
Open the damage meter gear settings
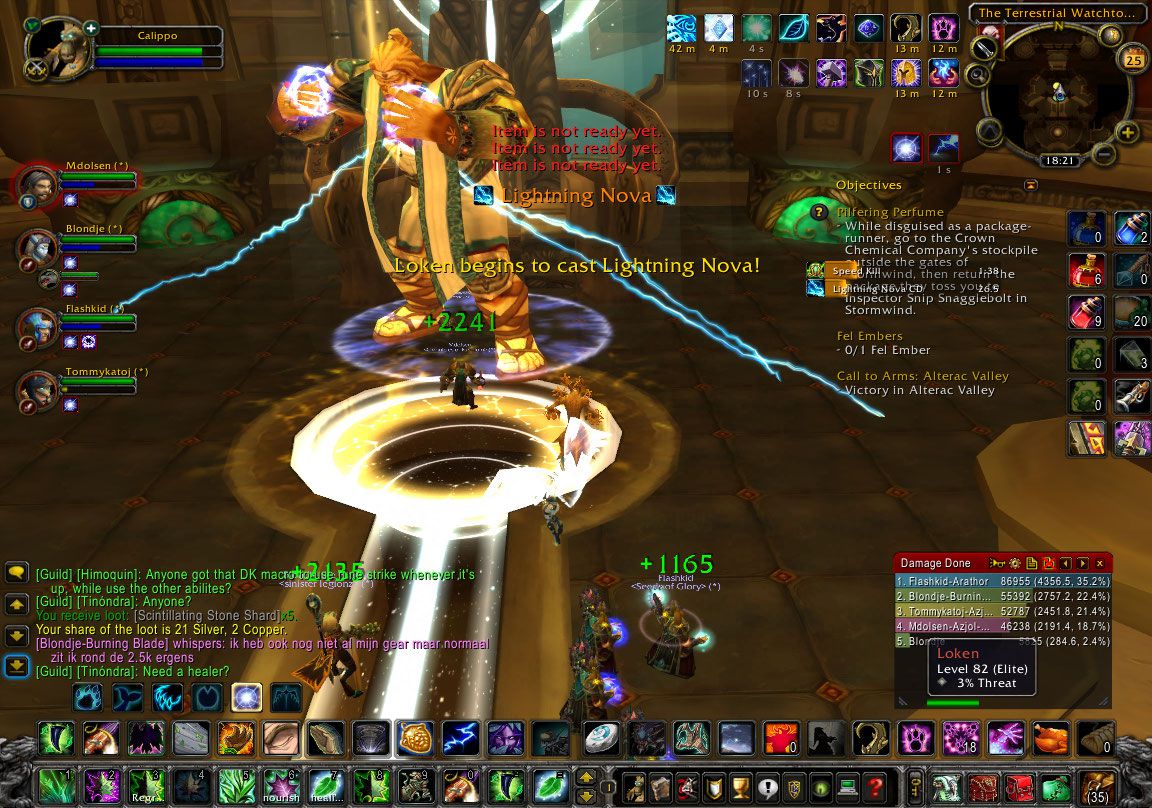(x=1017, y=564)
